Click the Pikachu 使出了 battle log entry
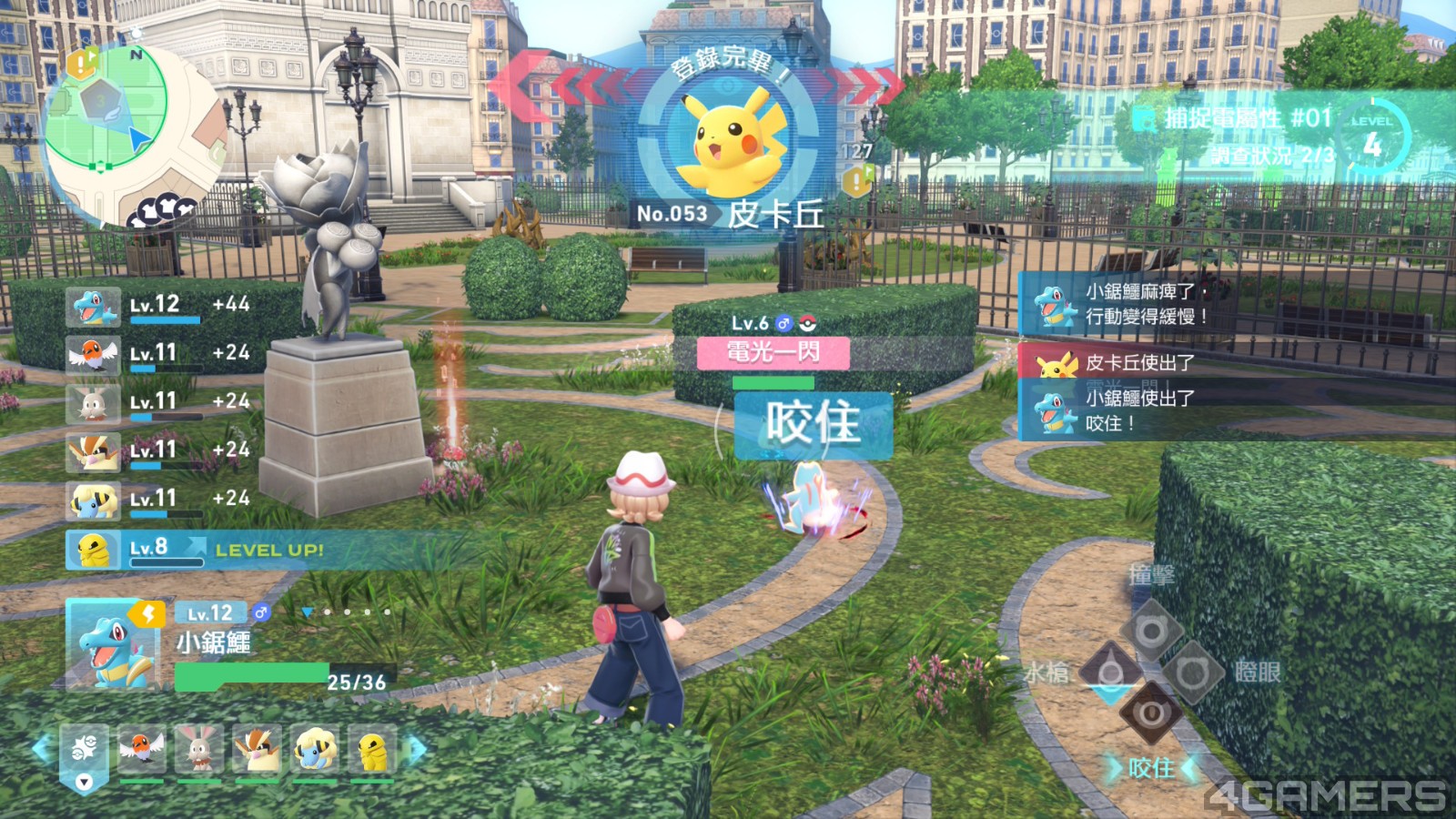 coord(1137,362)
